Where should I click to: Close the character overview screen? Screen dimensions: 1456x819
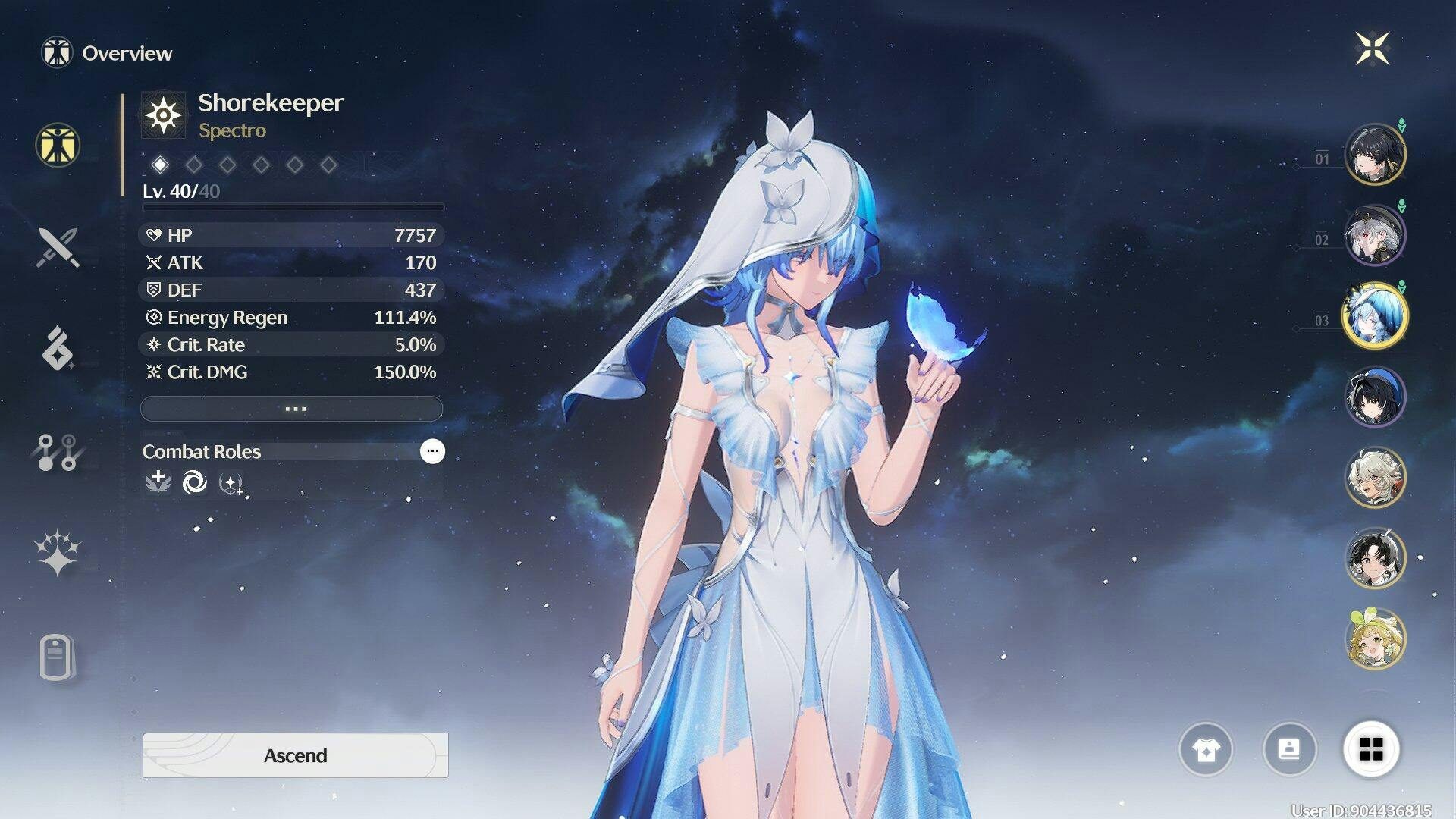[x=1372, y=49]
